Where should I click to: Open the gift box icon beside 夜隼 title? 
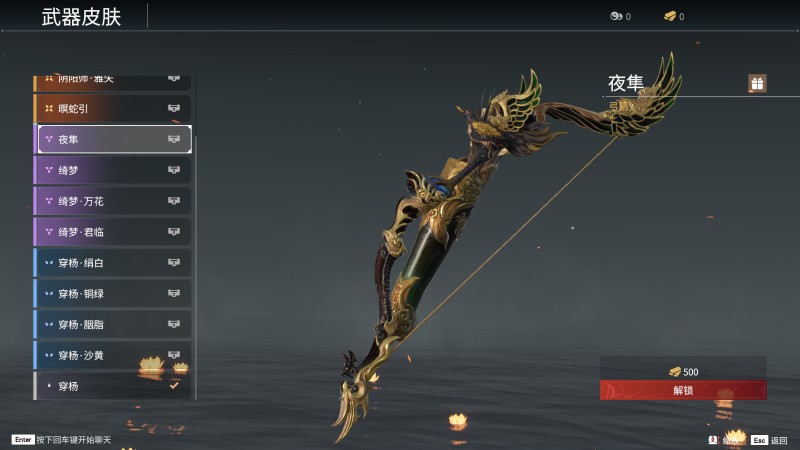click(757, 84)
